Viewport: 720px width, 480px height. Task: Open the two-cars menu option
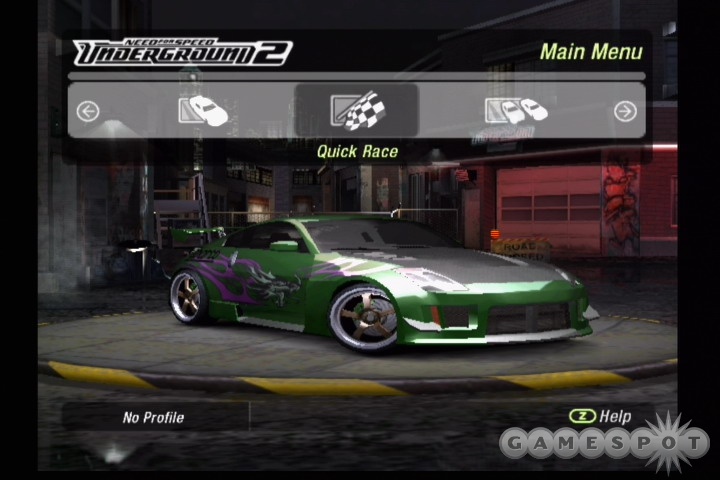coord(516,110)
